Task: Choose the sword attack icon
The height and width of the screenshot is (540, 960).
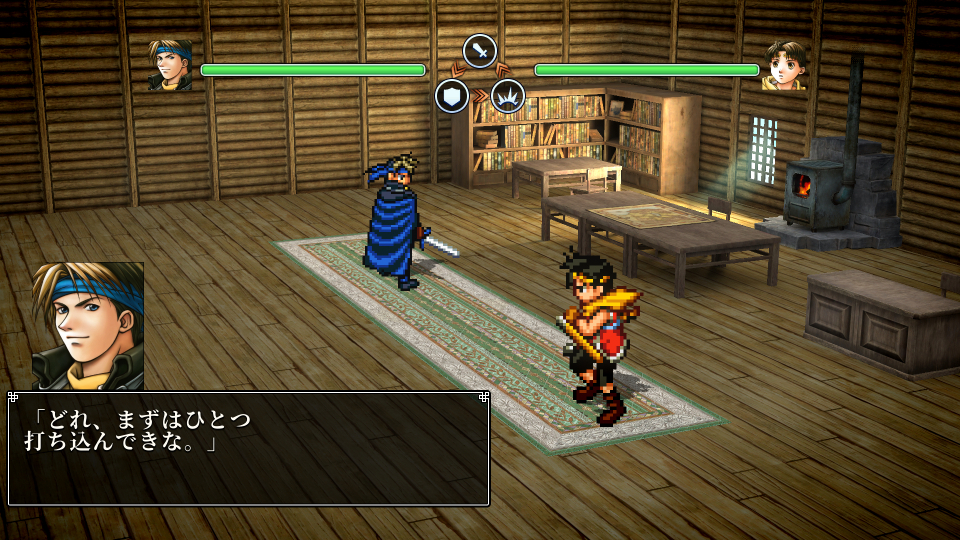Action: (x=480, y=50)
